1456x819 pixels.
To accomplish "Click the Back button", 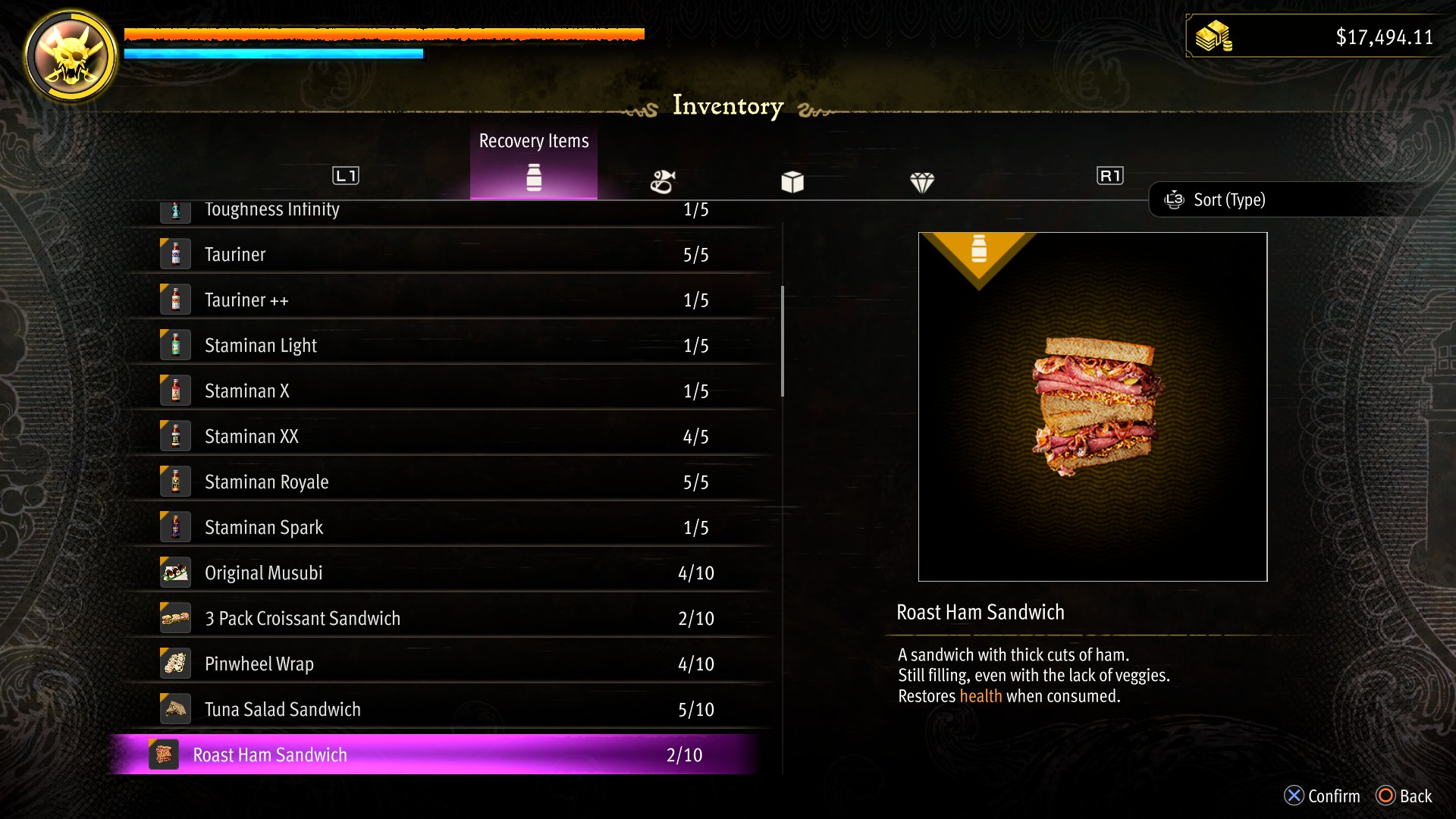I will (1404, 796).
